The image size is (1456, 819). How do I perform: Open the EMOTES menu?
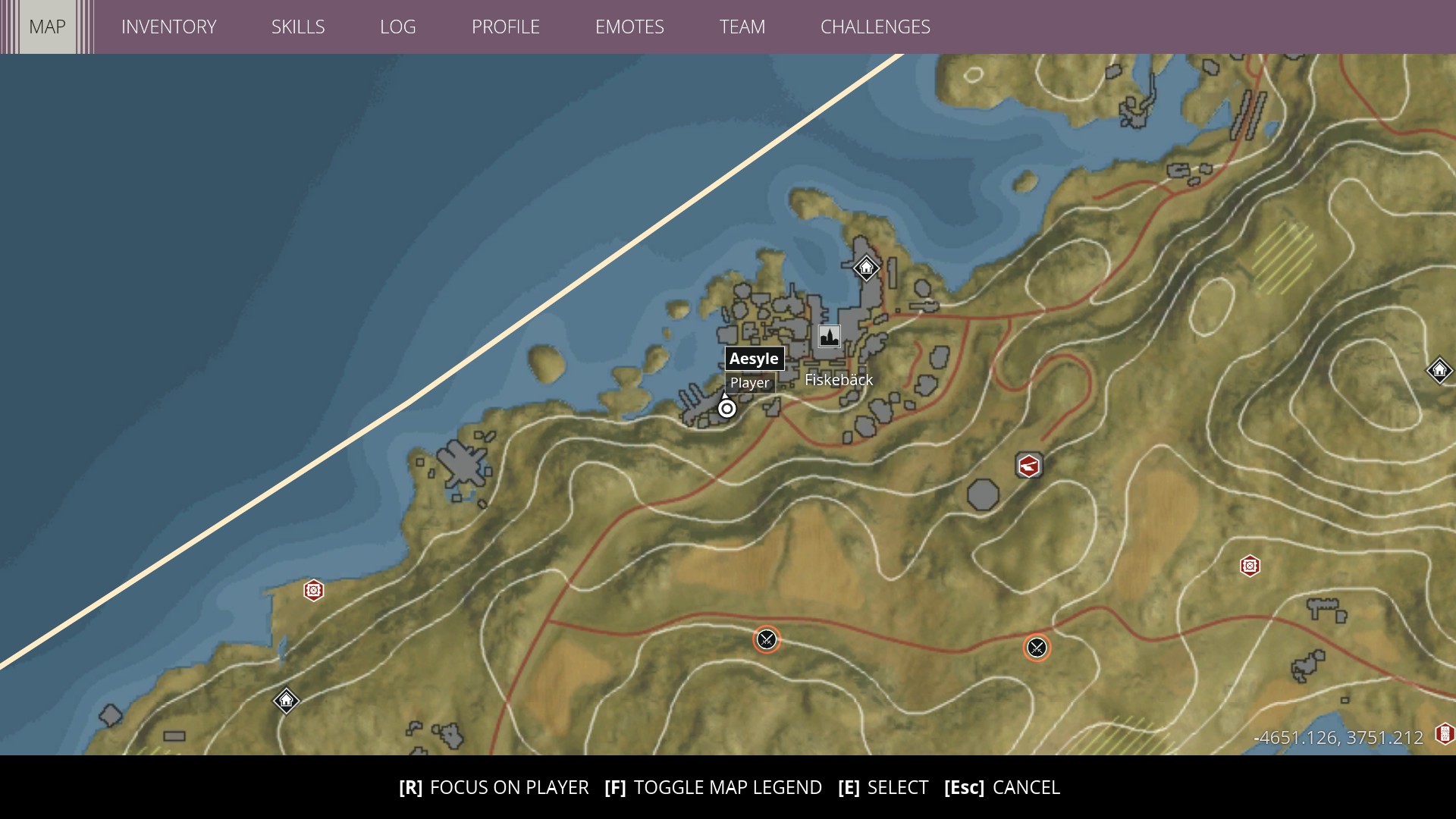click(630, 27)
